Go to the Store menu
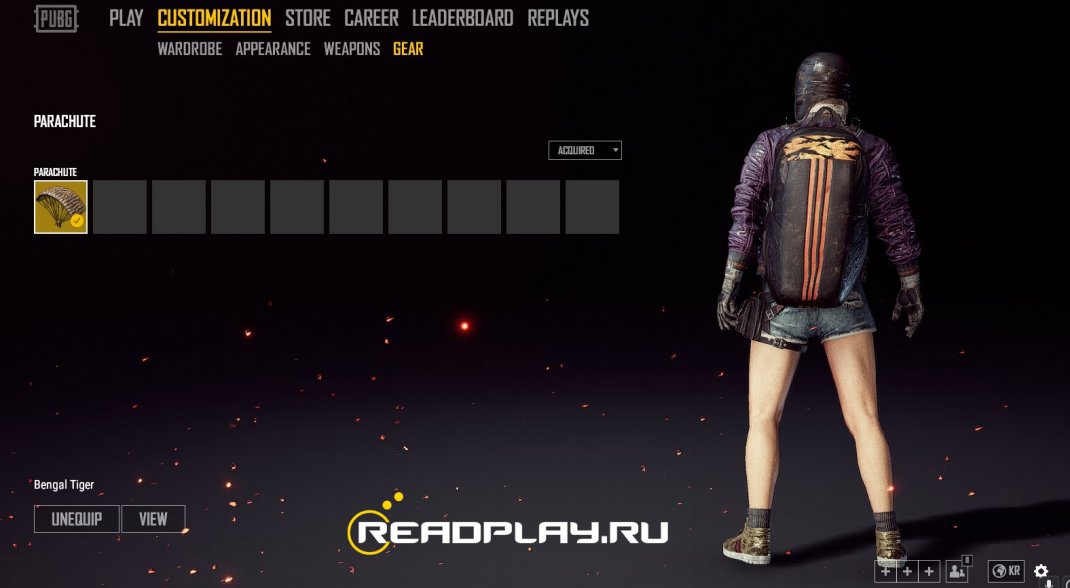Image resolution: width=1070 pixels, height=588 pixels. point(308,18)
